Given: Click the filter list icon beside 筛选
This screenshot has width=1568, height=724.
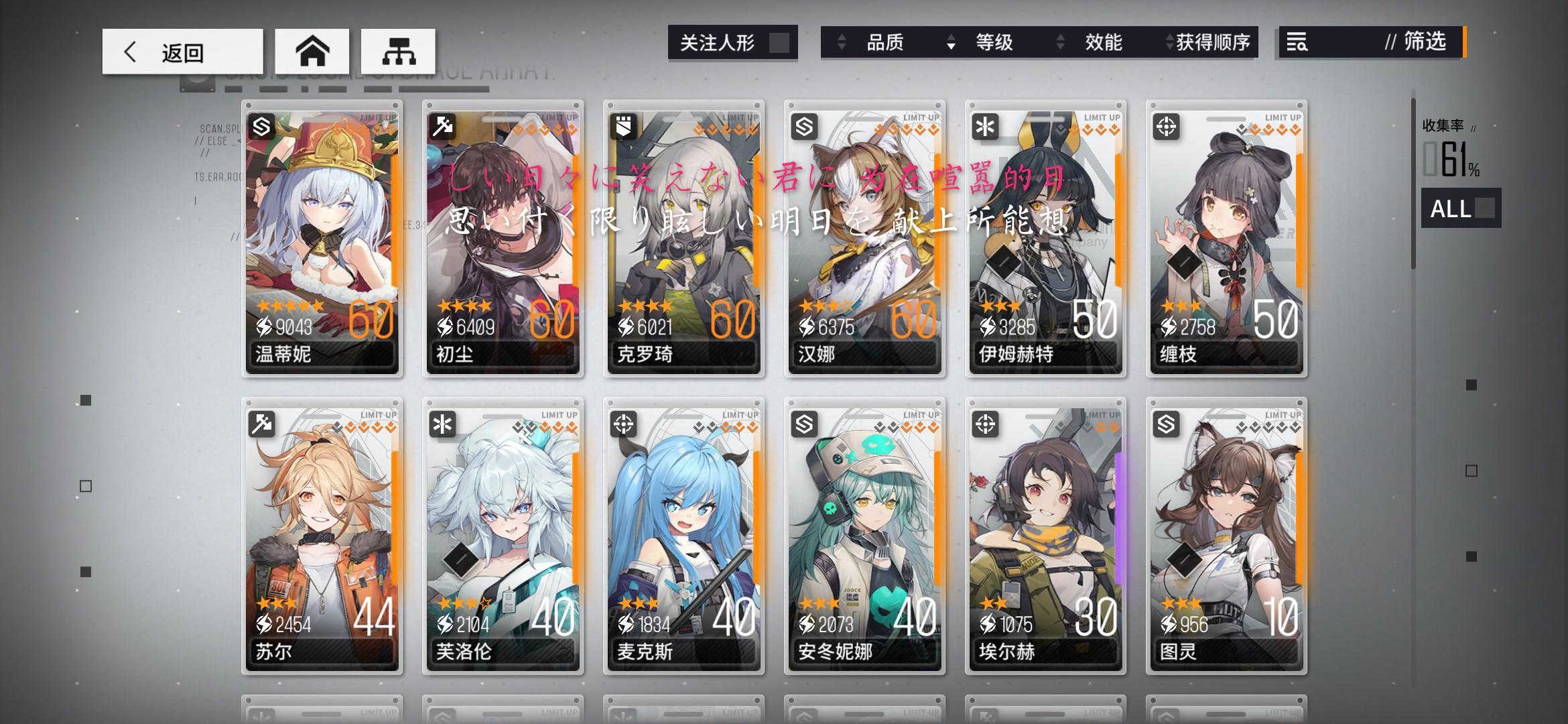Looking at the screenshot, I should pos(1297,43).
